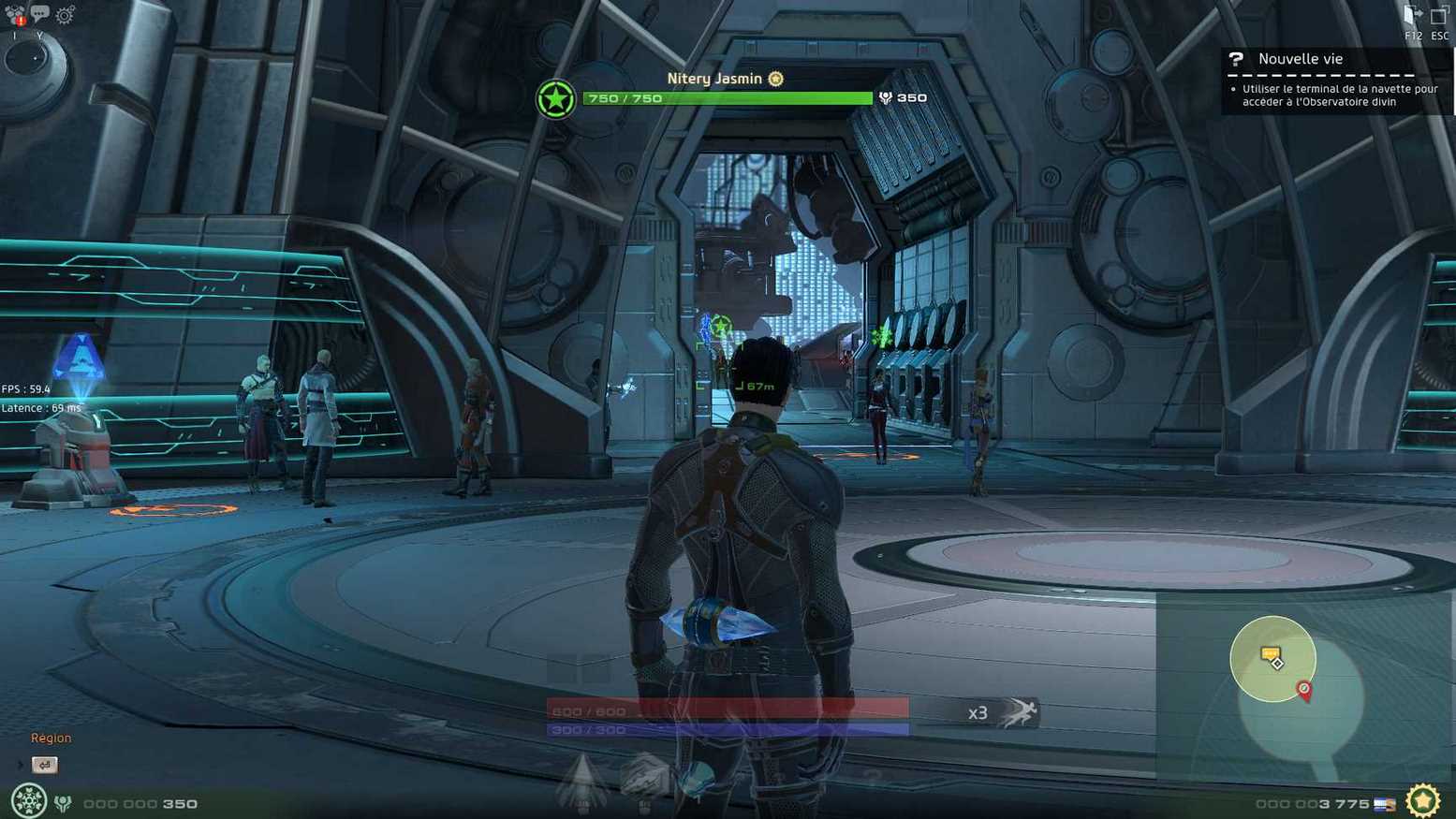1456x819 pixels.
Task: Open the snowflake emblem menu button
Action: pos(28,801)
